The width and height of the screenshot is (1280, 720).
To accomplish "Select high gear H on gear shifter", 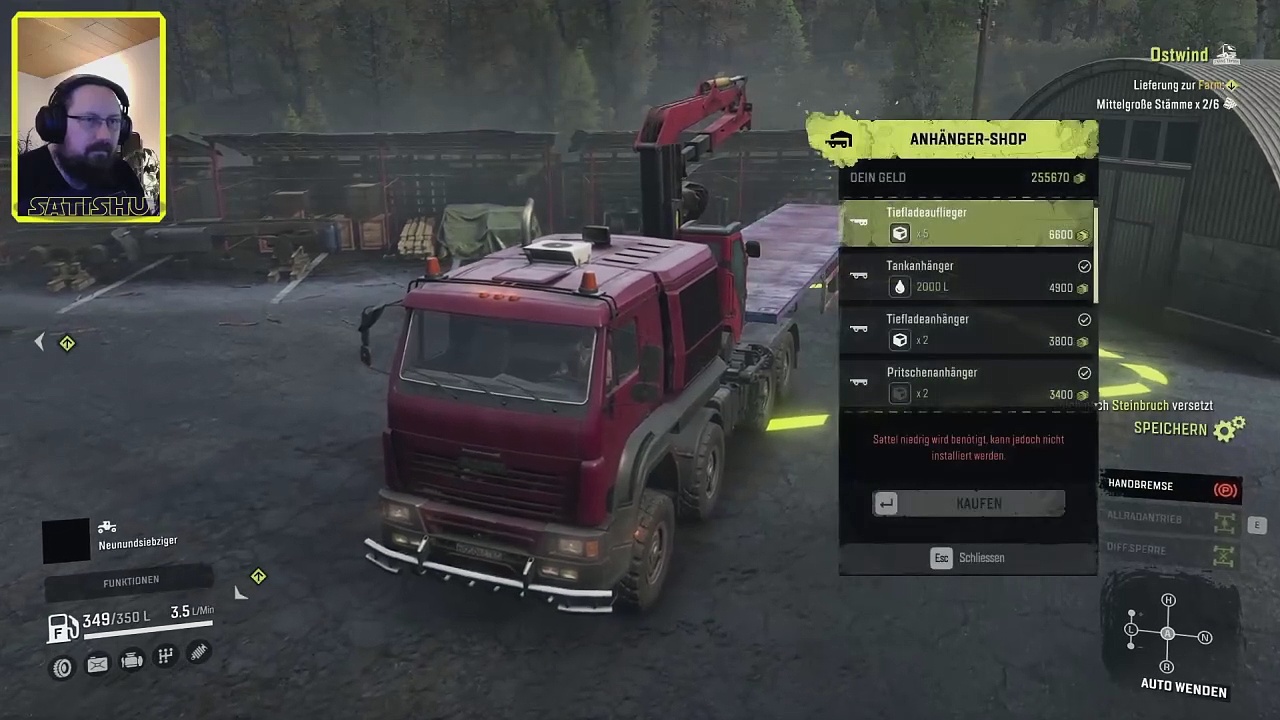I will click(x=1168, y=600).
